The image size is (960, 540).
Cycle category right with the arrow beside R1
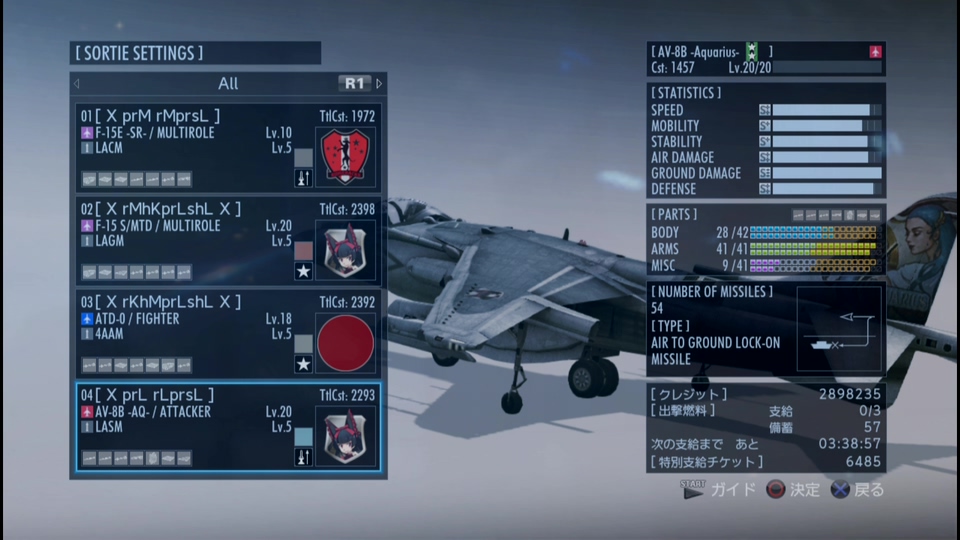click(x=379, y=83)
